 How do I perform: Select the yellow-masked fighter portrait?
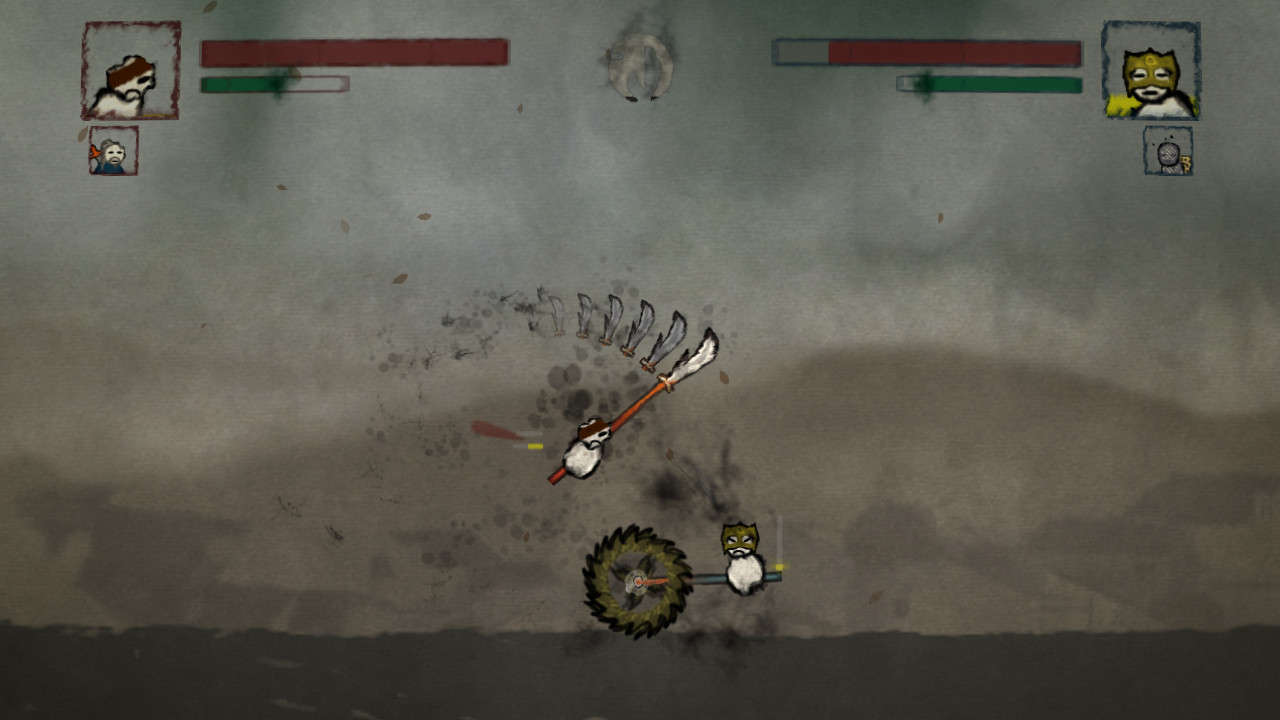point(1150,71)
